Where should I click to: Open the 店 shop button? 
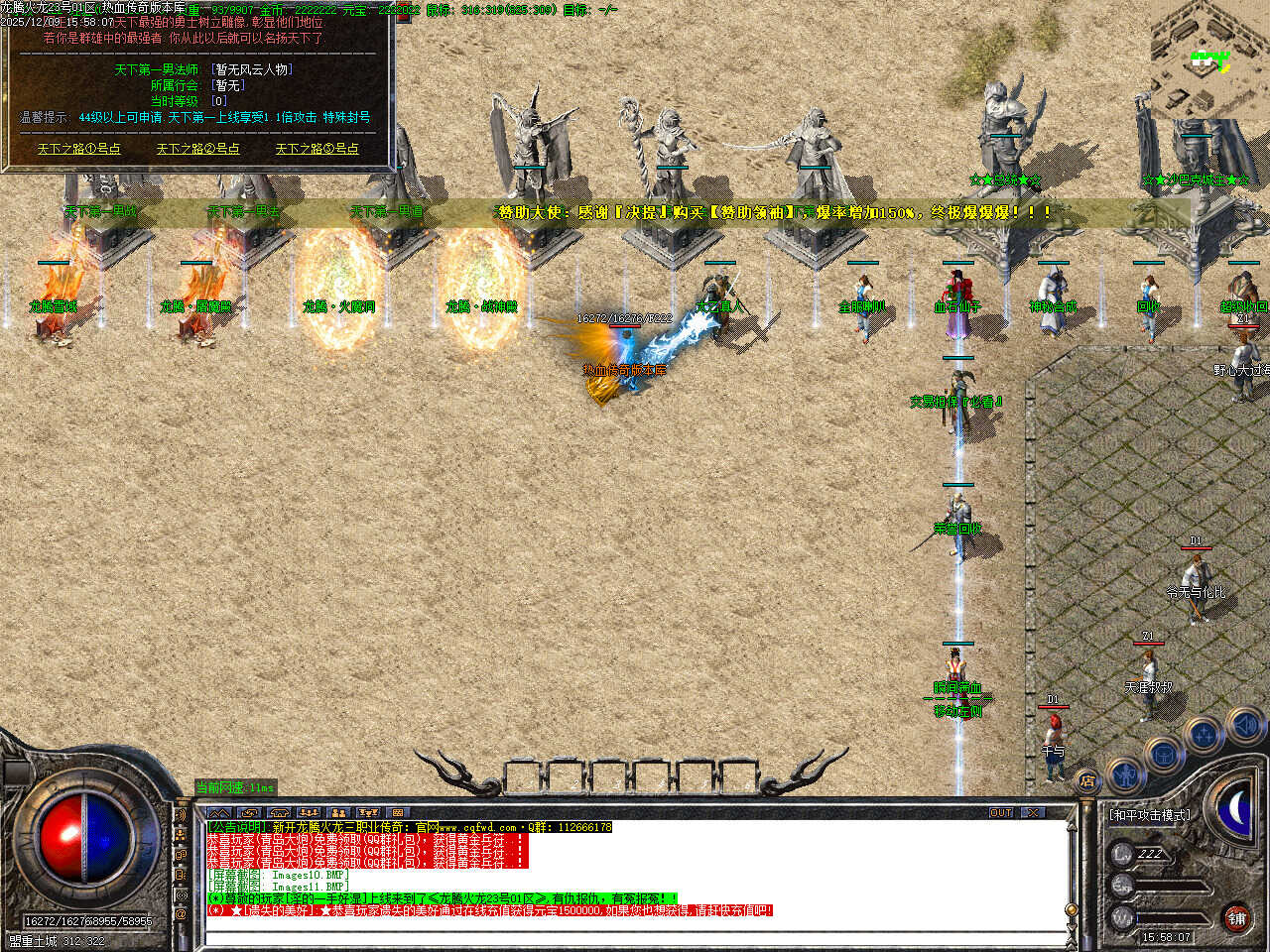tap(1087, 780)
